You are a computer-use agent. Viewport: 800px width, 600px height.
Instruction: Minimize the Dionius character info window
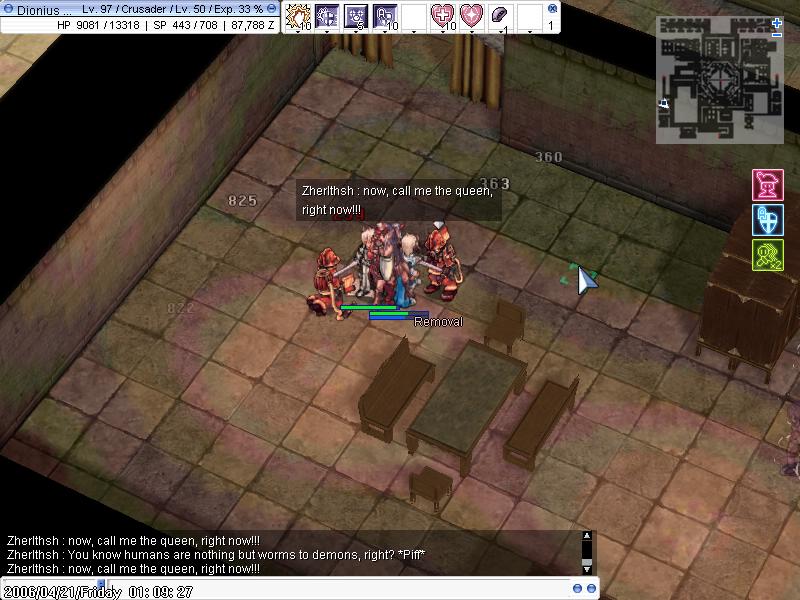[272, 8]
